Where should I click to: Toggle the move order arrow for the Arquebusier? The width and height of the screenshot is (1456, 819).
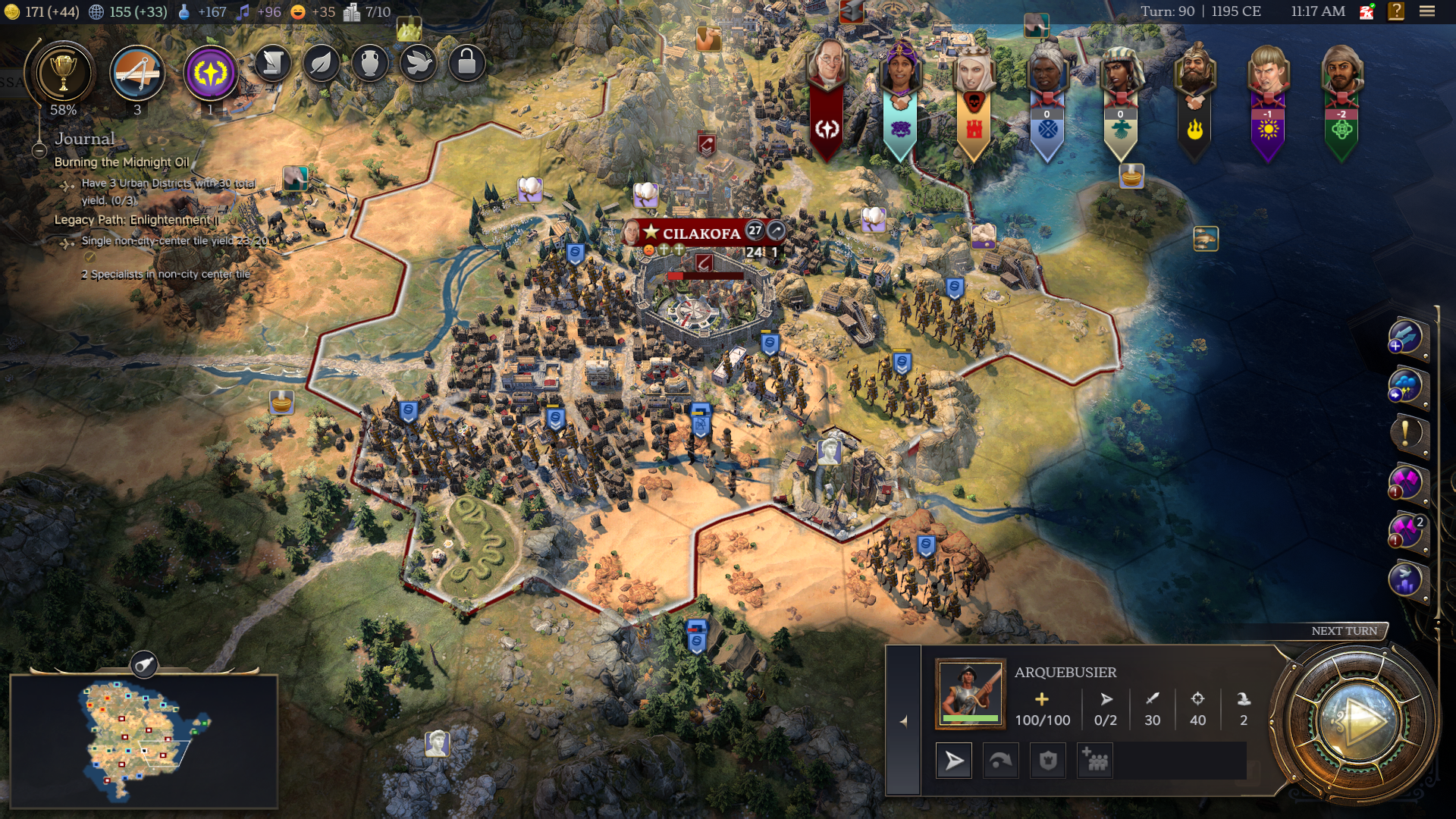[x=952, y=760]
